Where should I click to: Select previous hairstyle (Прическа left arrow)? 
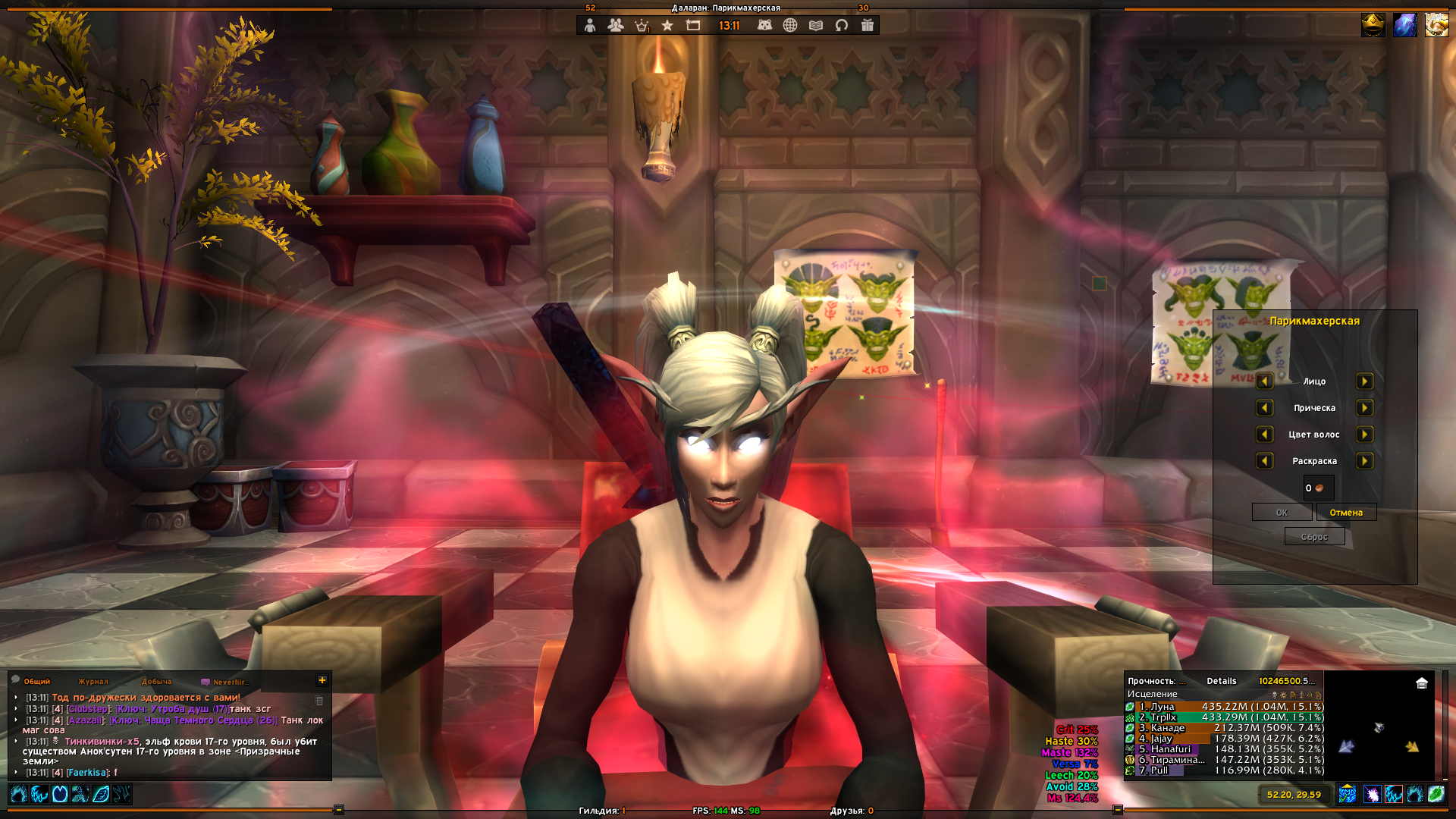tap(1264, 408)
